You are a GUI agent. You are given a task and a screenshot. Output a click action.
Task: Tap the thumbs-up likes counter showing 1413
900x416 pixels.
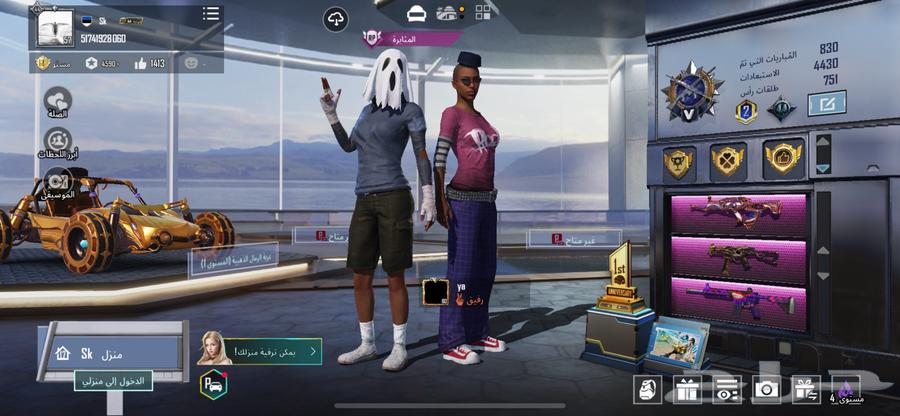151,63
